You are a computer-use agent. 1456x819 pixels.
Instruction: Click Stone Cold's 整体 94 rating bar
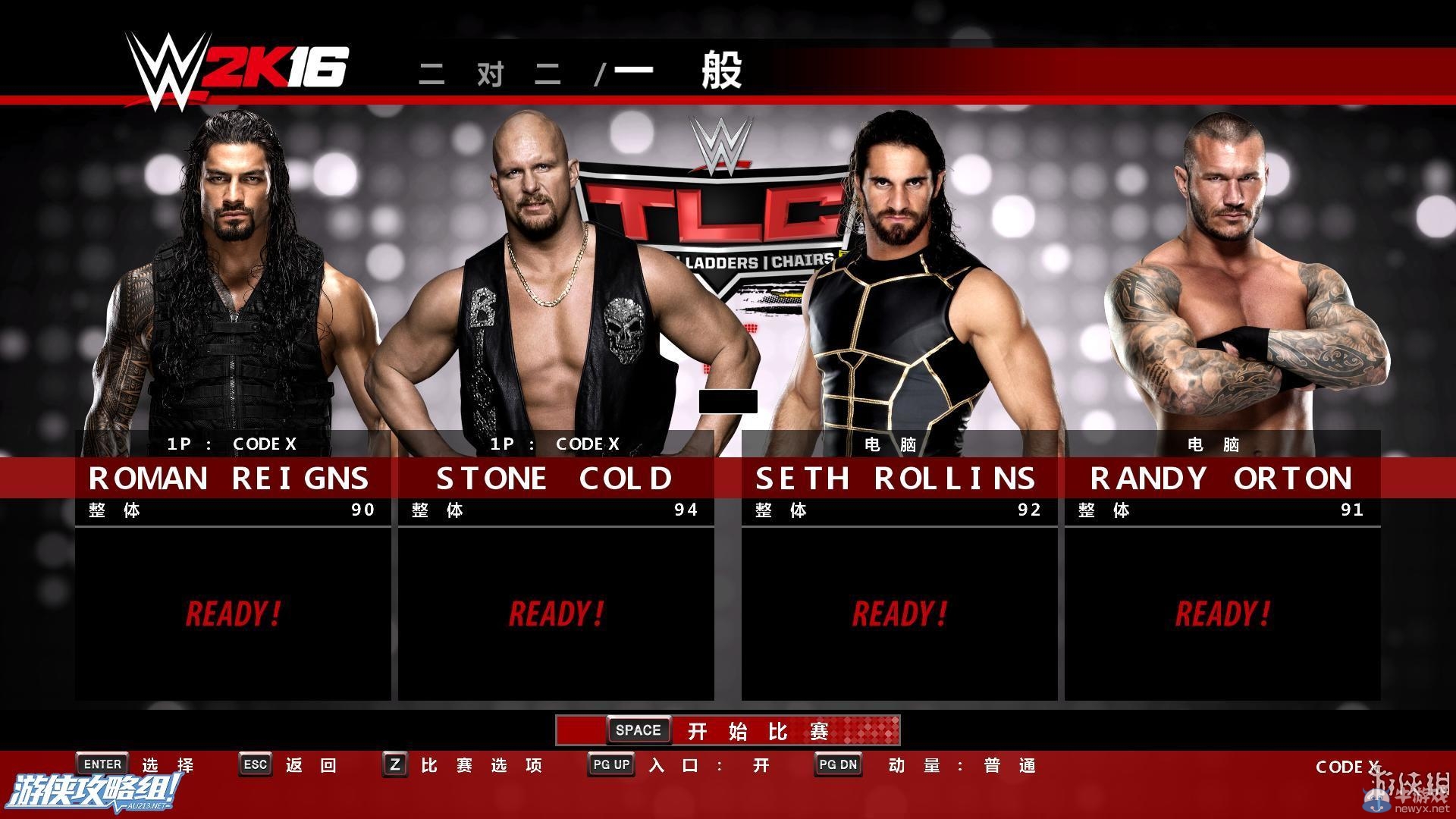click(556, 510)
